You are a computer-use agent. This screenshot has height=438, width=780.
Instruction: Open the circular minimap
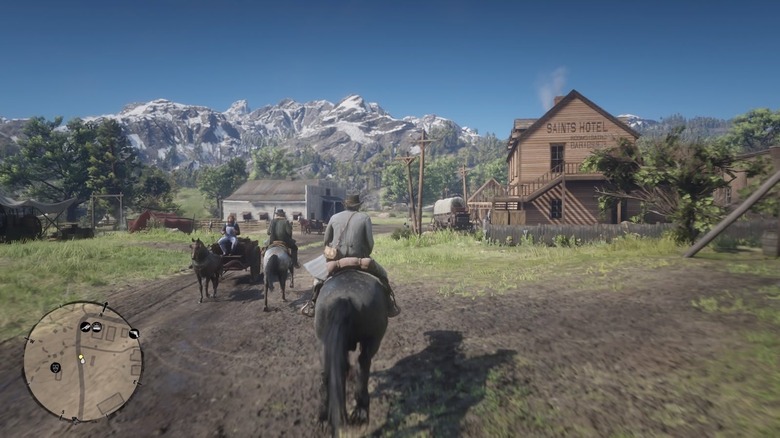point(83,360)
